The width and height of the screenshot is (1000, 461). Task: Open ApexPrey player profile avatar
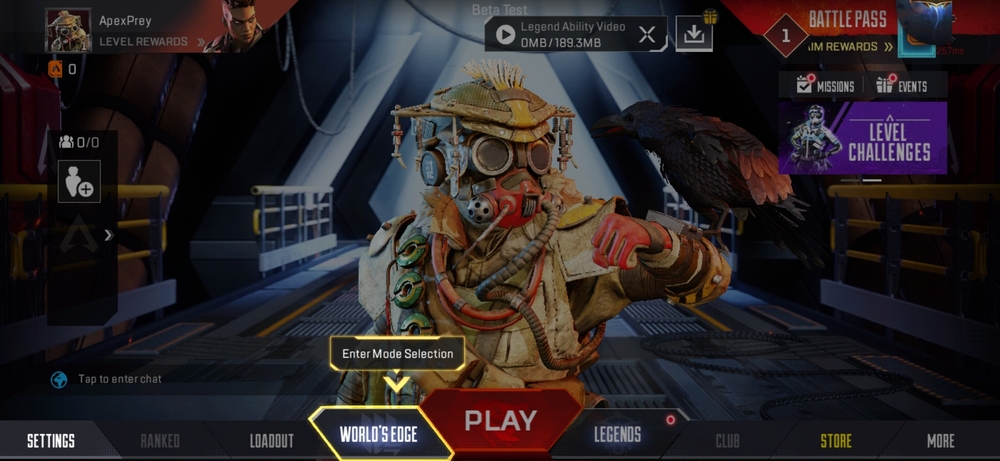click(69, 30)
